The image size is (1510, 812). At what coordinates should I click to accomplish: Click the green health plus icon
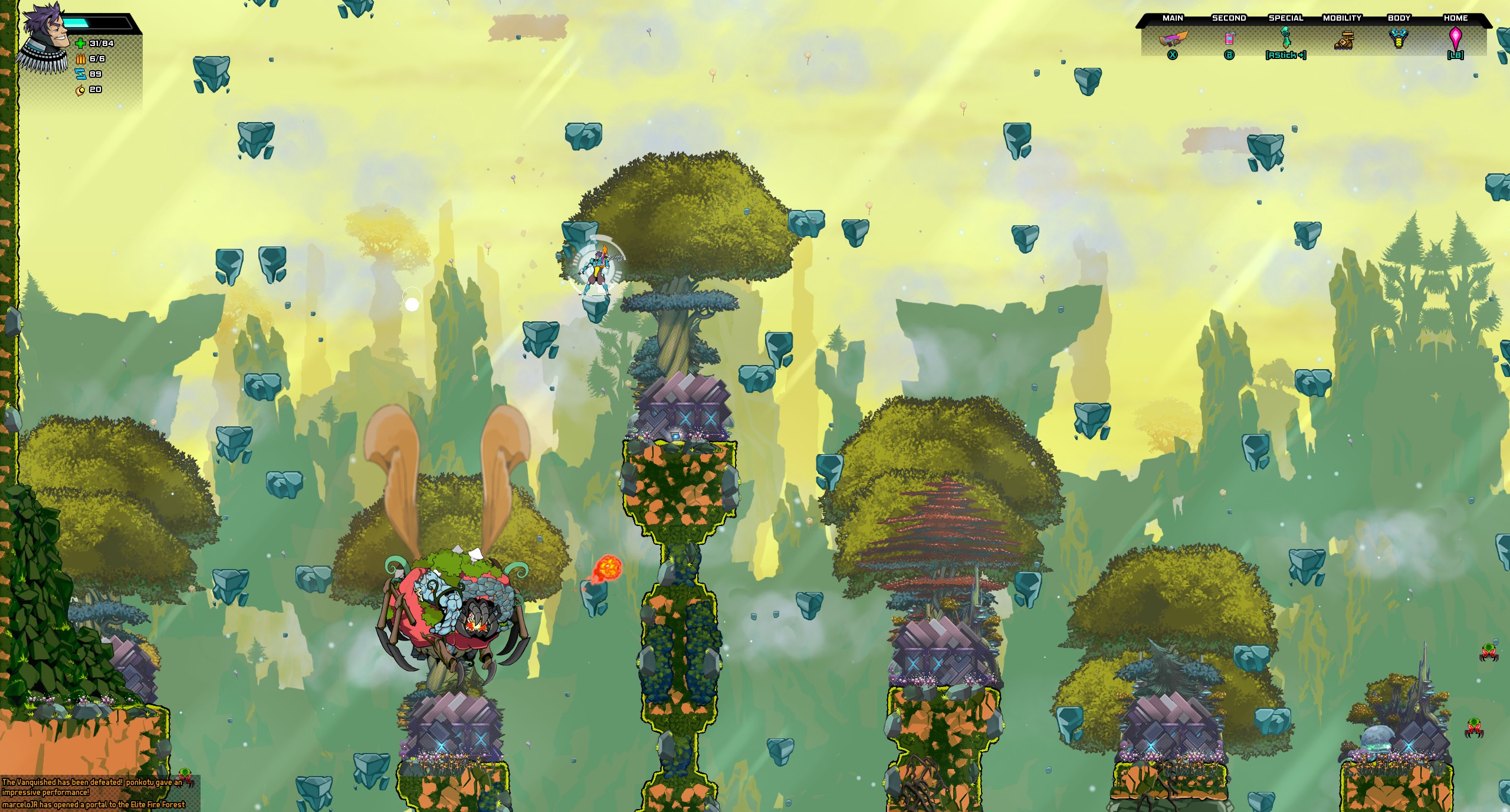(x=80, y=44)
